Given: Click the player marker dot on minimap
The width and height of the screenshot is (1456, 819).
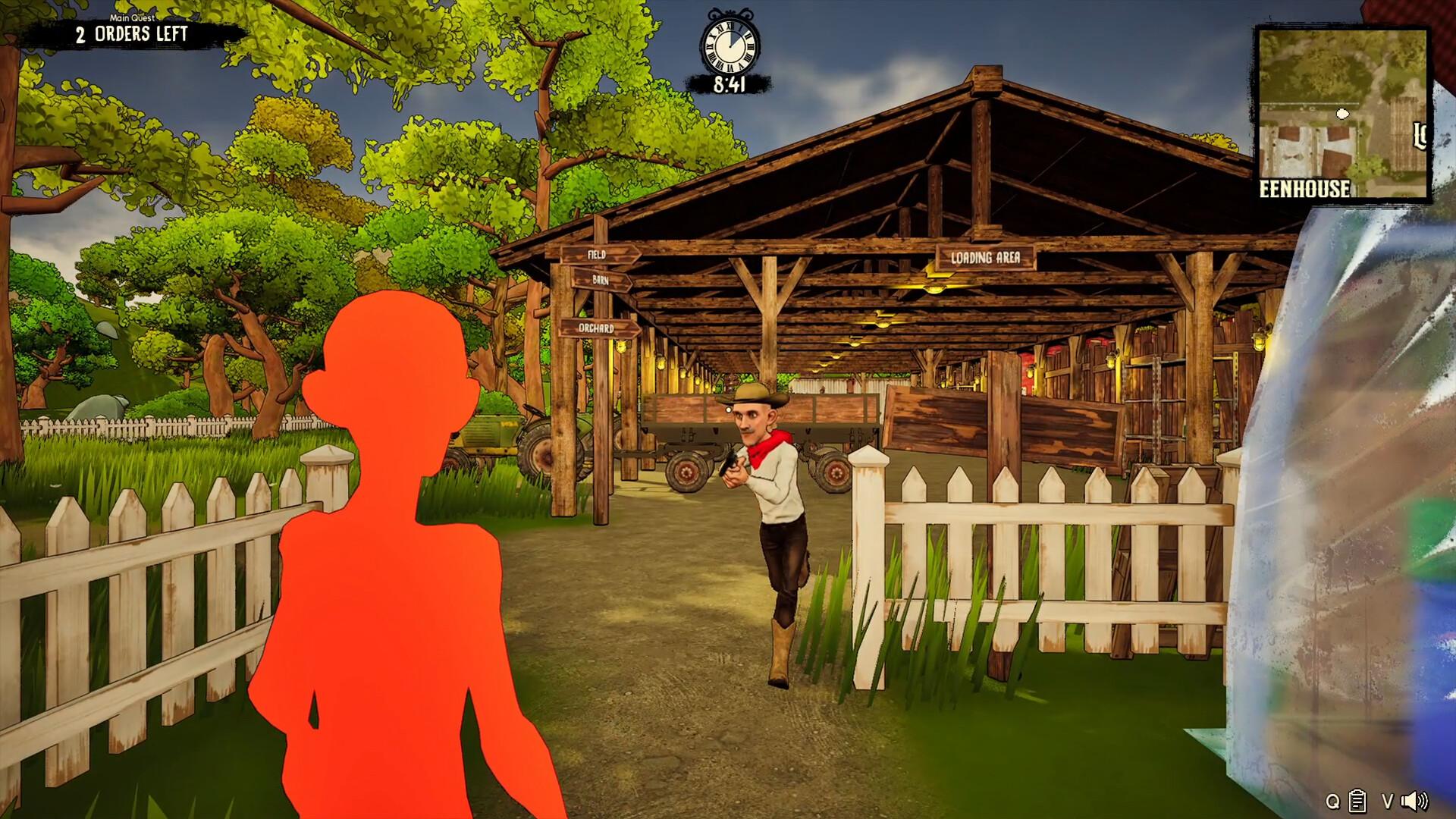Looking at the screenshot, I should pyautogui.click(x=1342, y=113).
